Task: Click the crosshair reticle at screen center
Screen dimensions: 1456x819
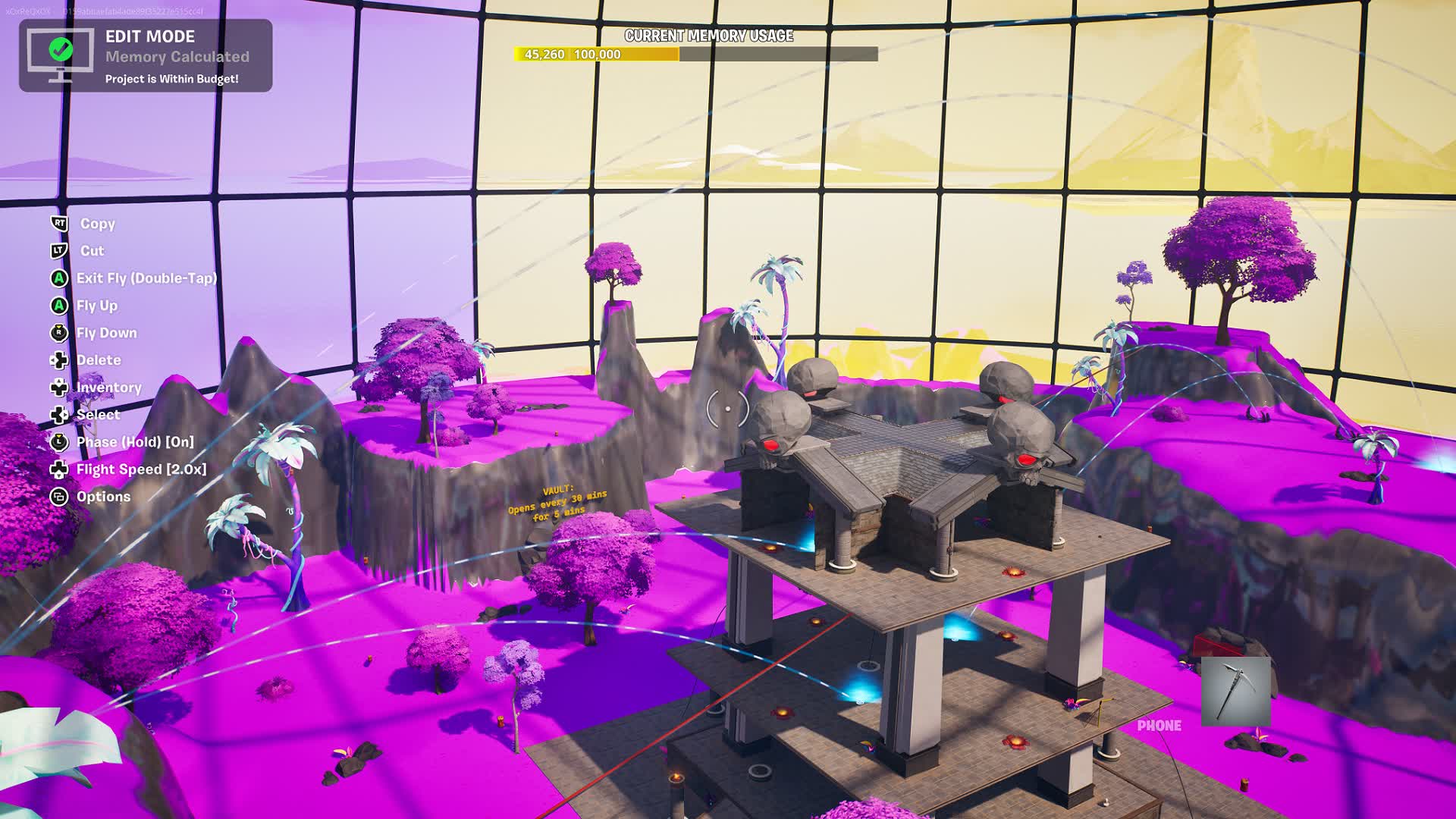Action: pyautogui.click(x=727, y=408)
